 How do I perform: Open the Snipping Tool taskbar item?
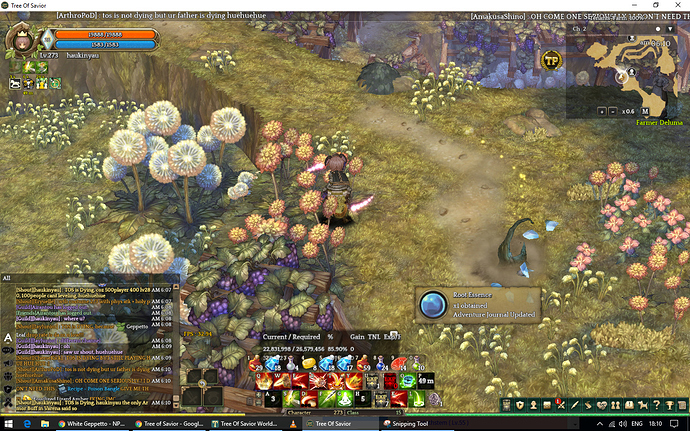point(414,424)
